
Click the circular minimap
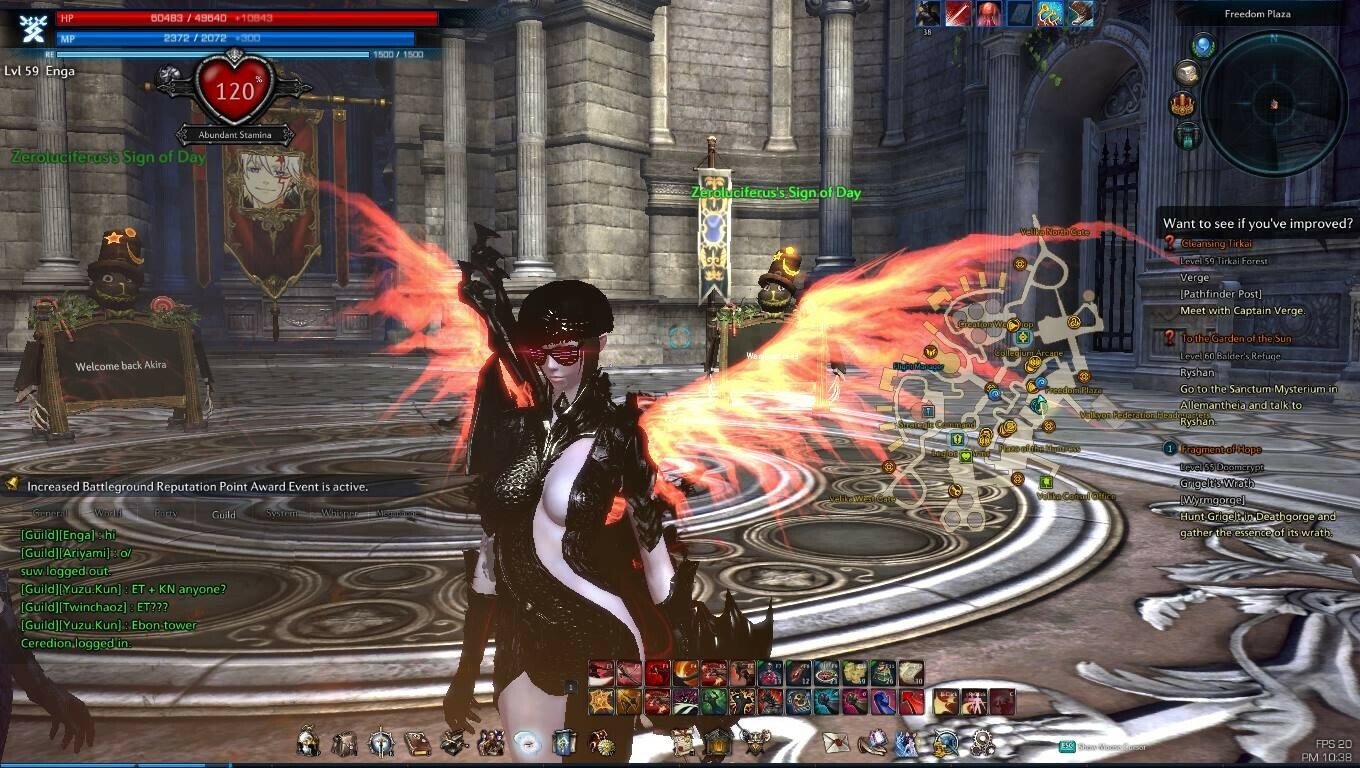(x=1274, y=103)
